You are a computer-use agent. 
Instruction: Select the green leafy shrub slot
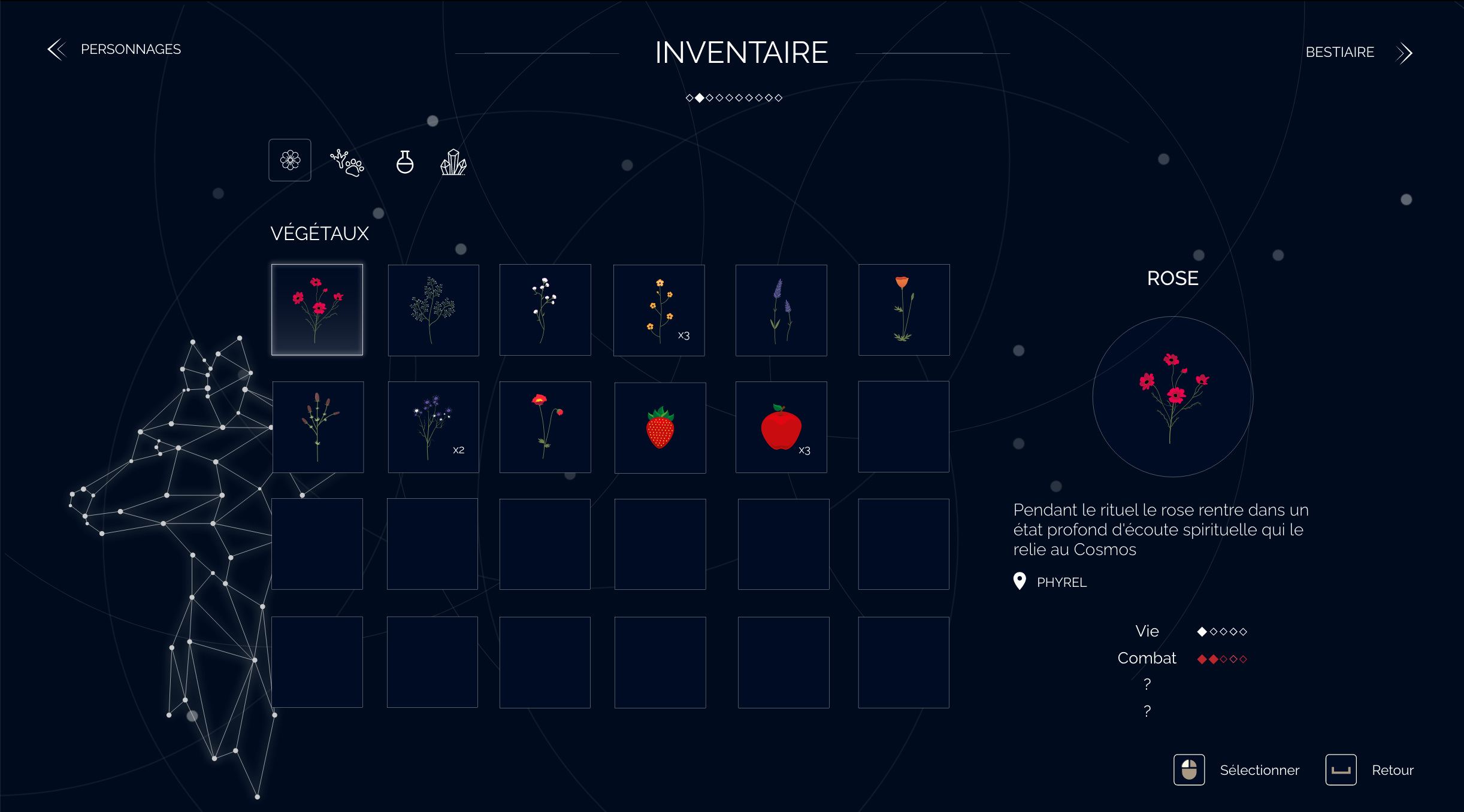coord(433,310)
